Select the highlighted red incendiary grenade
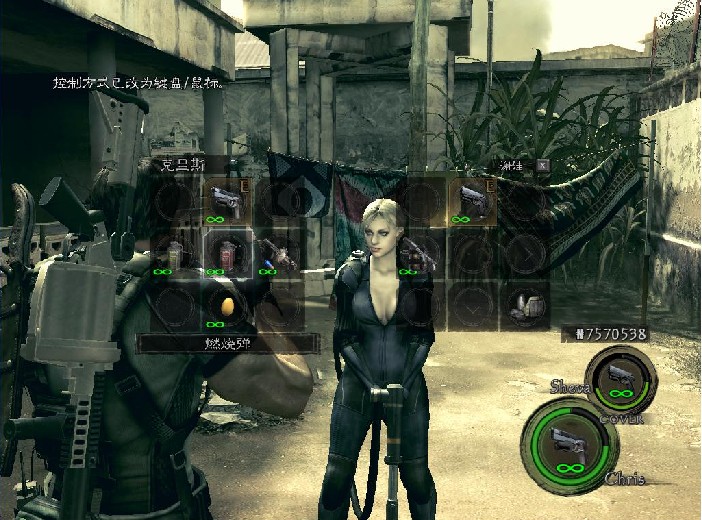 coord(226,254)
